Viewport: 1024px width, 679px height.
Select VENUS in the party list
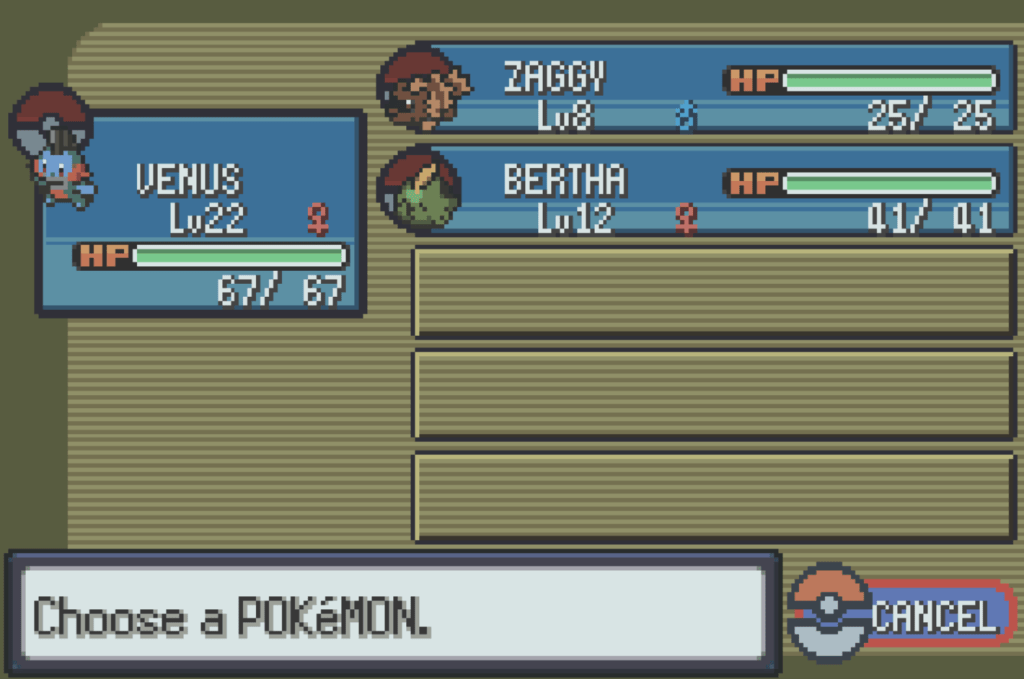tap(200, 213)
